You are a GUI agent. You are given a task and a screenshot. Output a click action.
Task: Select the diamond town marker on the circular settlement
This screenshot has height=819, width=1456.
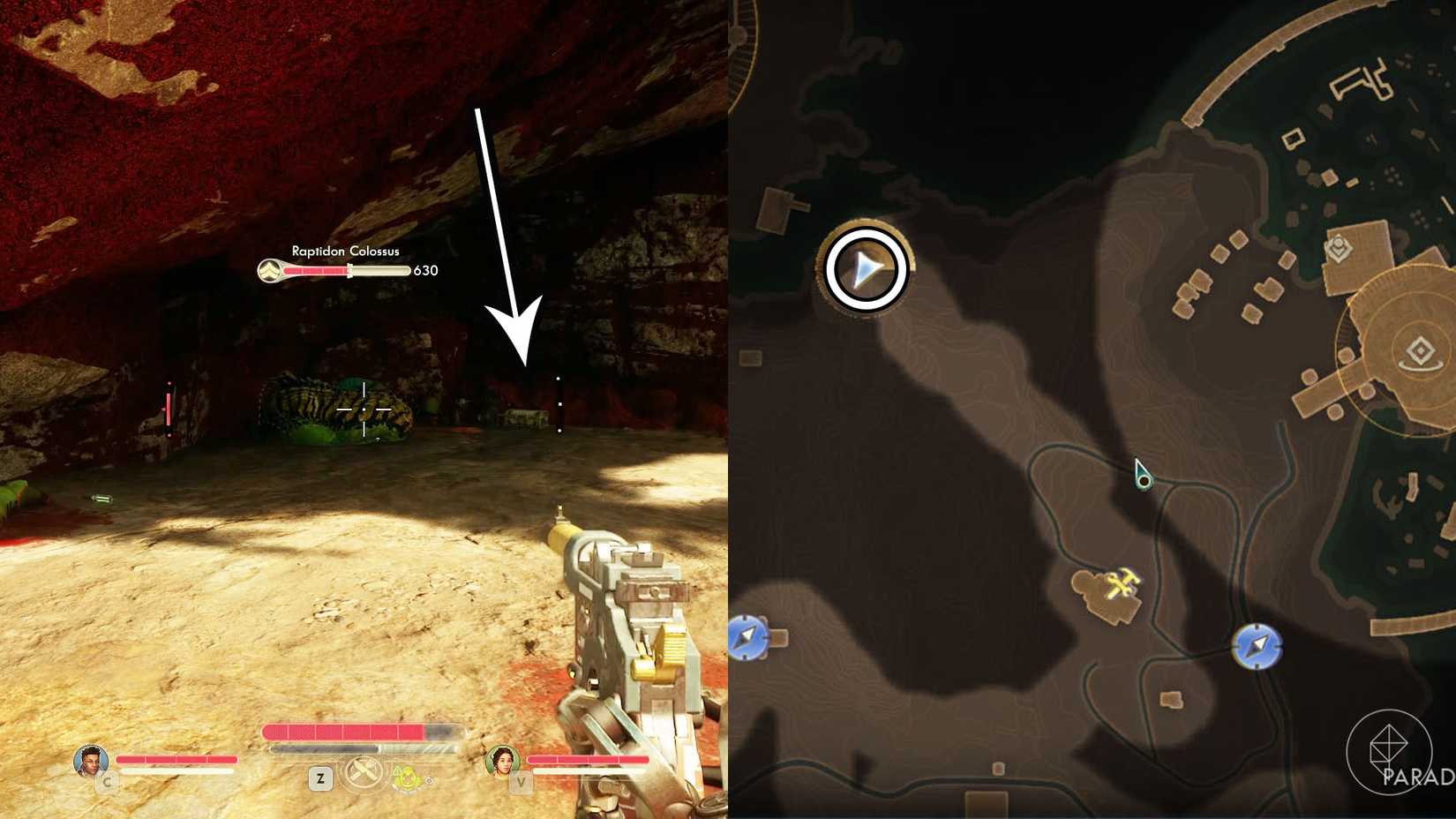1420,349
